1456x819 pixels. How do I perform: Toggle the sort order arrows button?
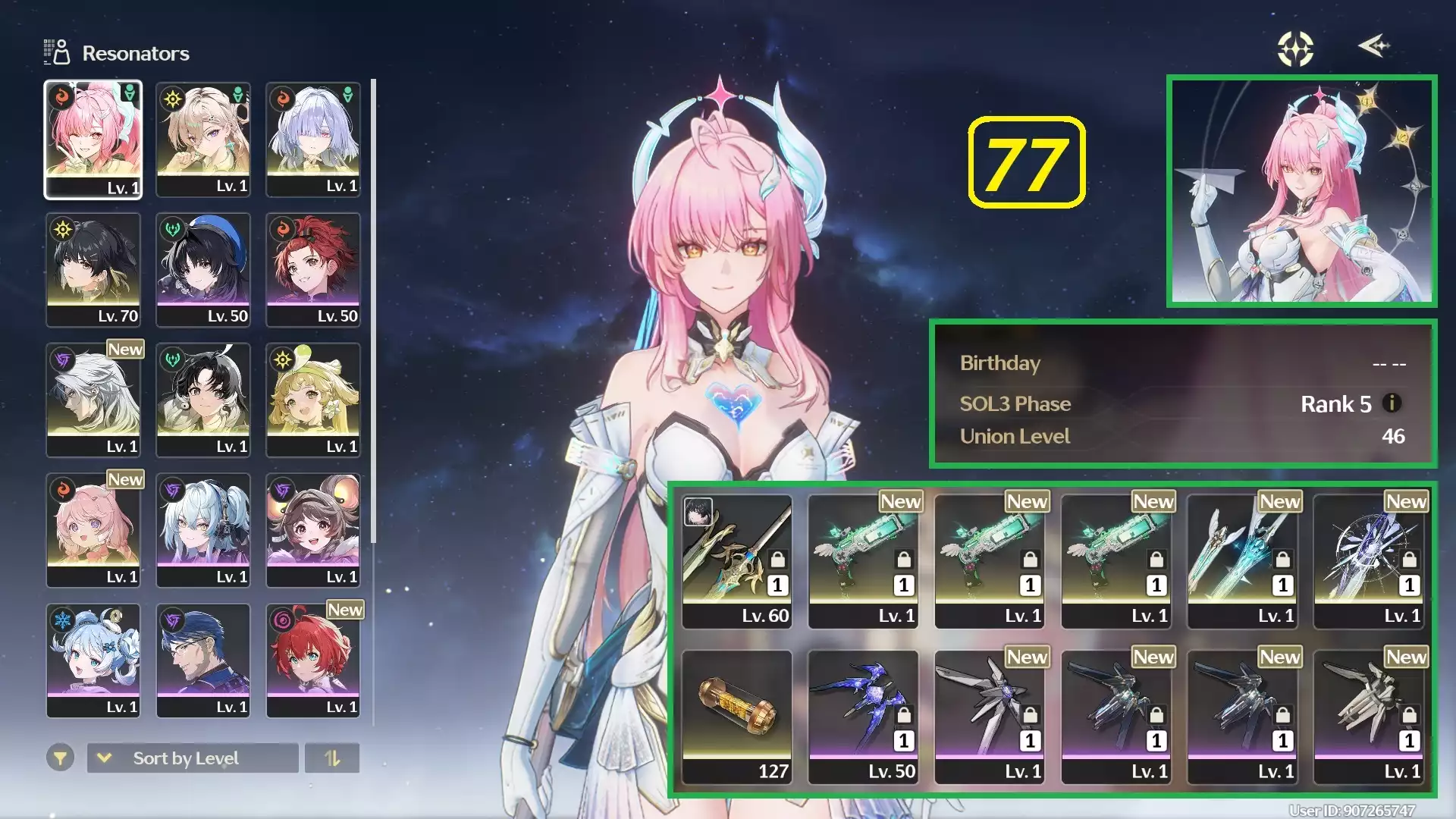tap(332, 758)
